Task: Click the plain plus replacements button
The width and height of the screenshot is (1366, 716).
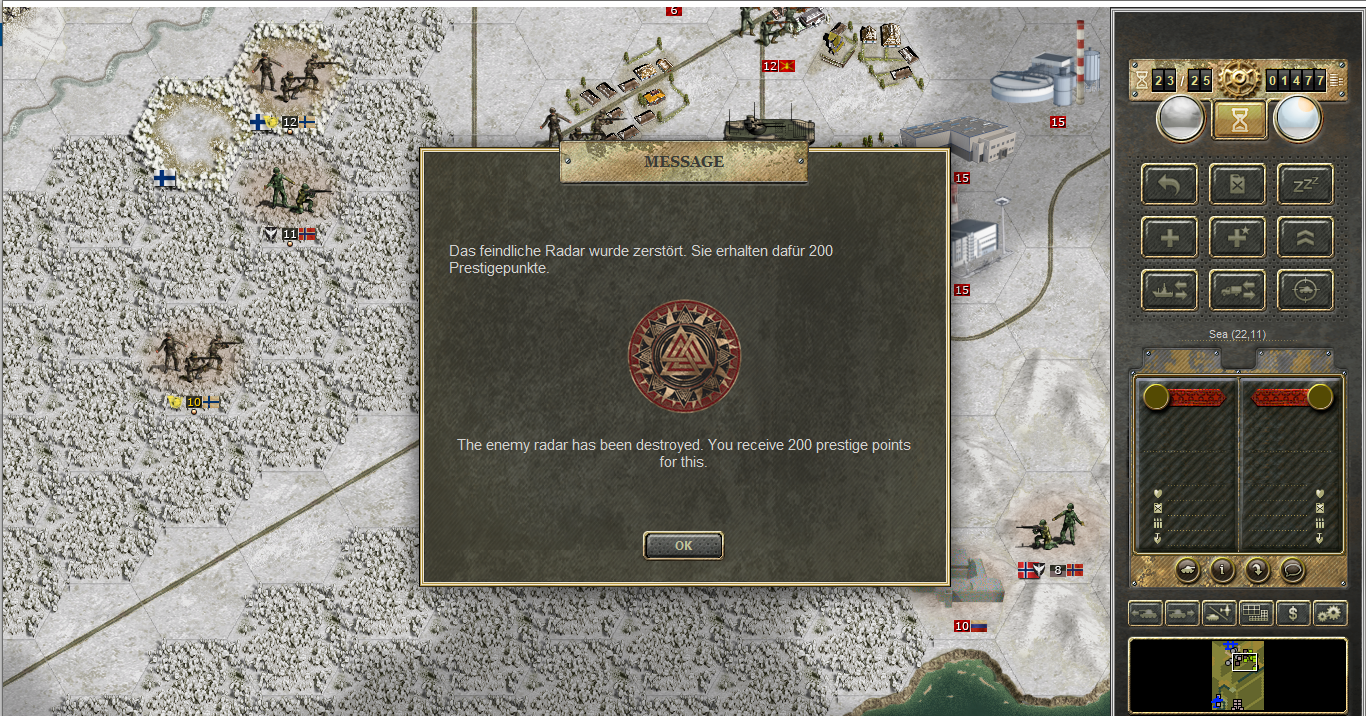Action: tap(1169, 237)
